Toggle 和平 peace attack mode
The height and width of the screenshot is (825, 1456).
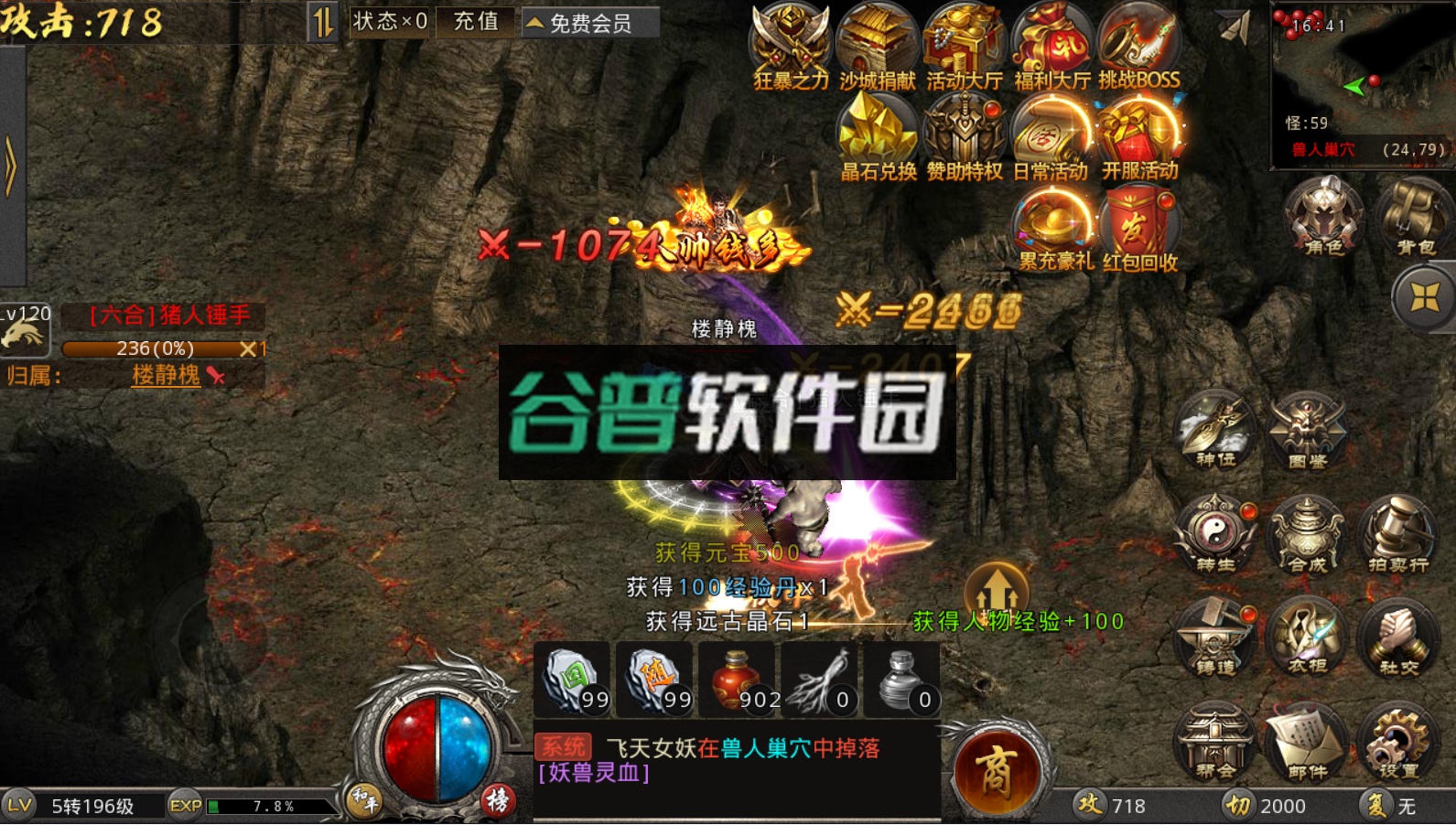click(362, 798)
